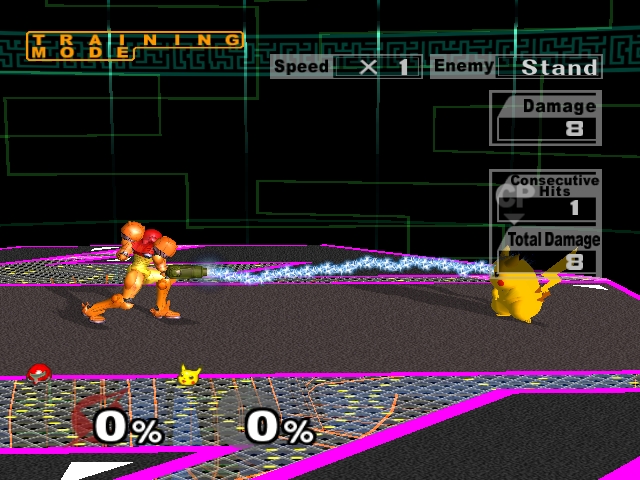Click the Pikachu stock icon
The height and width of the screenshot is (480, 640).
188,375
